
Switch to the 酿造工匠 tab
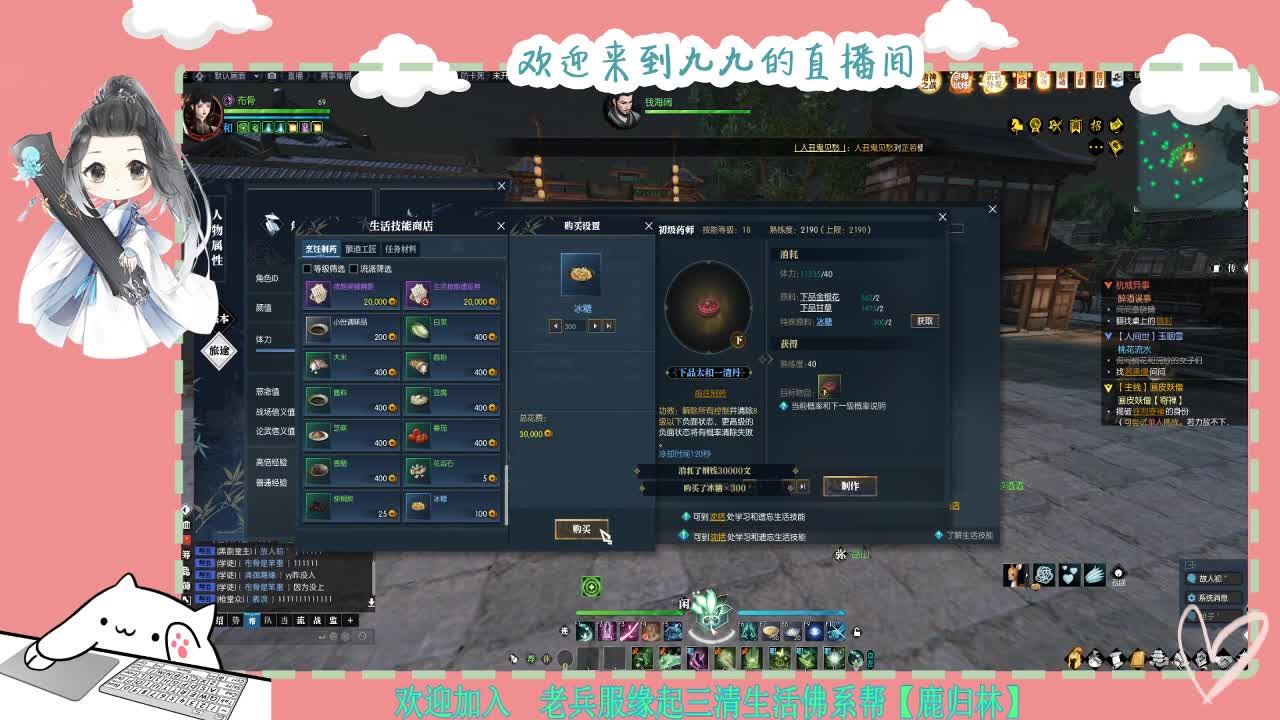[358, 248]
